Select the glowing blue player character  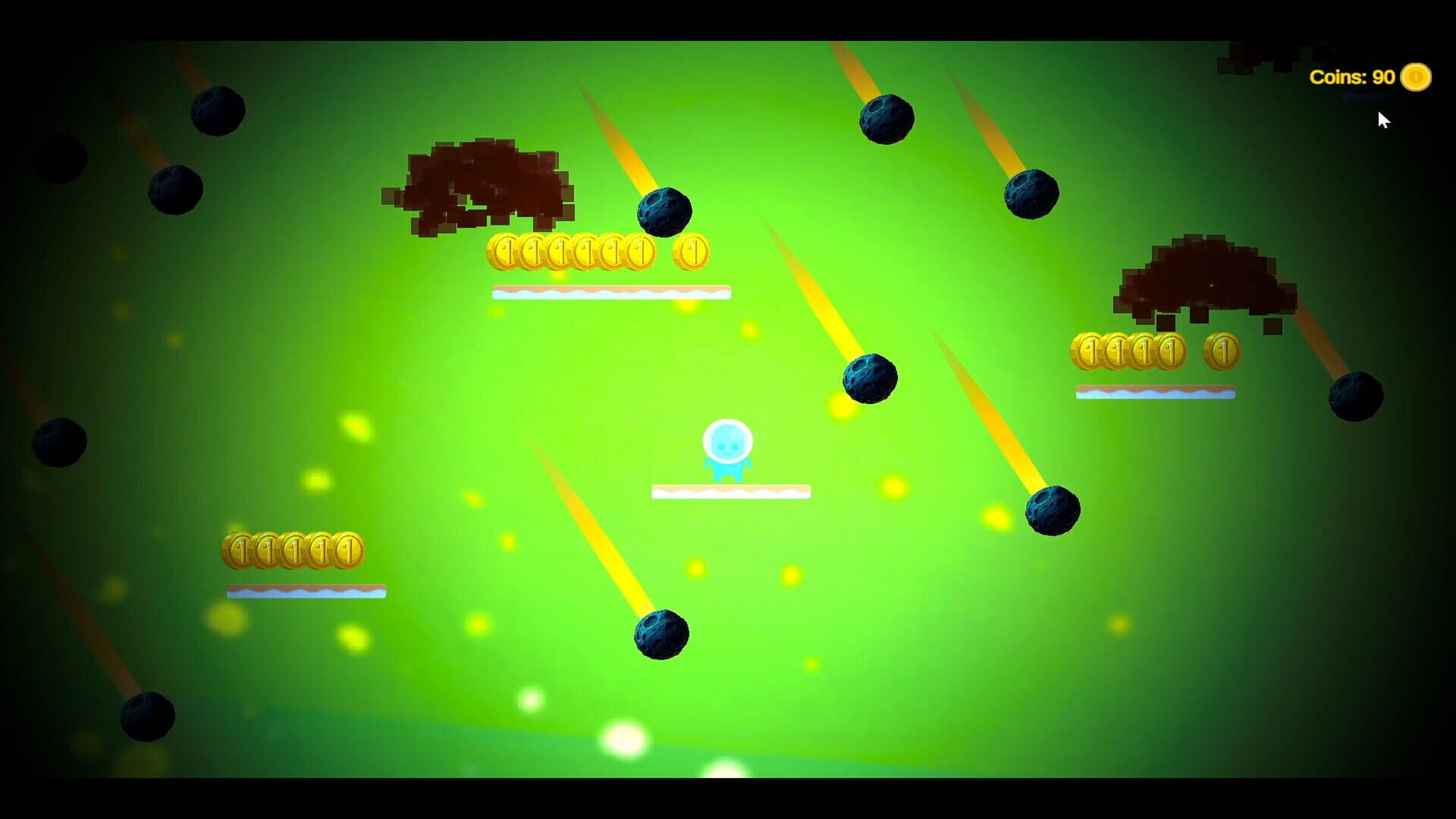pyautogui.click(x=726, y=451)
